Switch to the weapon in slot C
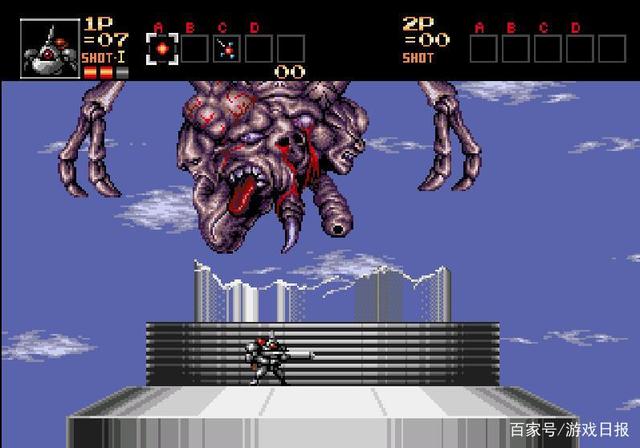Screen dimensions: 640x448 (x=226, y=48)
